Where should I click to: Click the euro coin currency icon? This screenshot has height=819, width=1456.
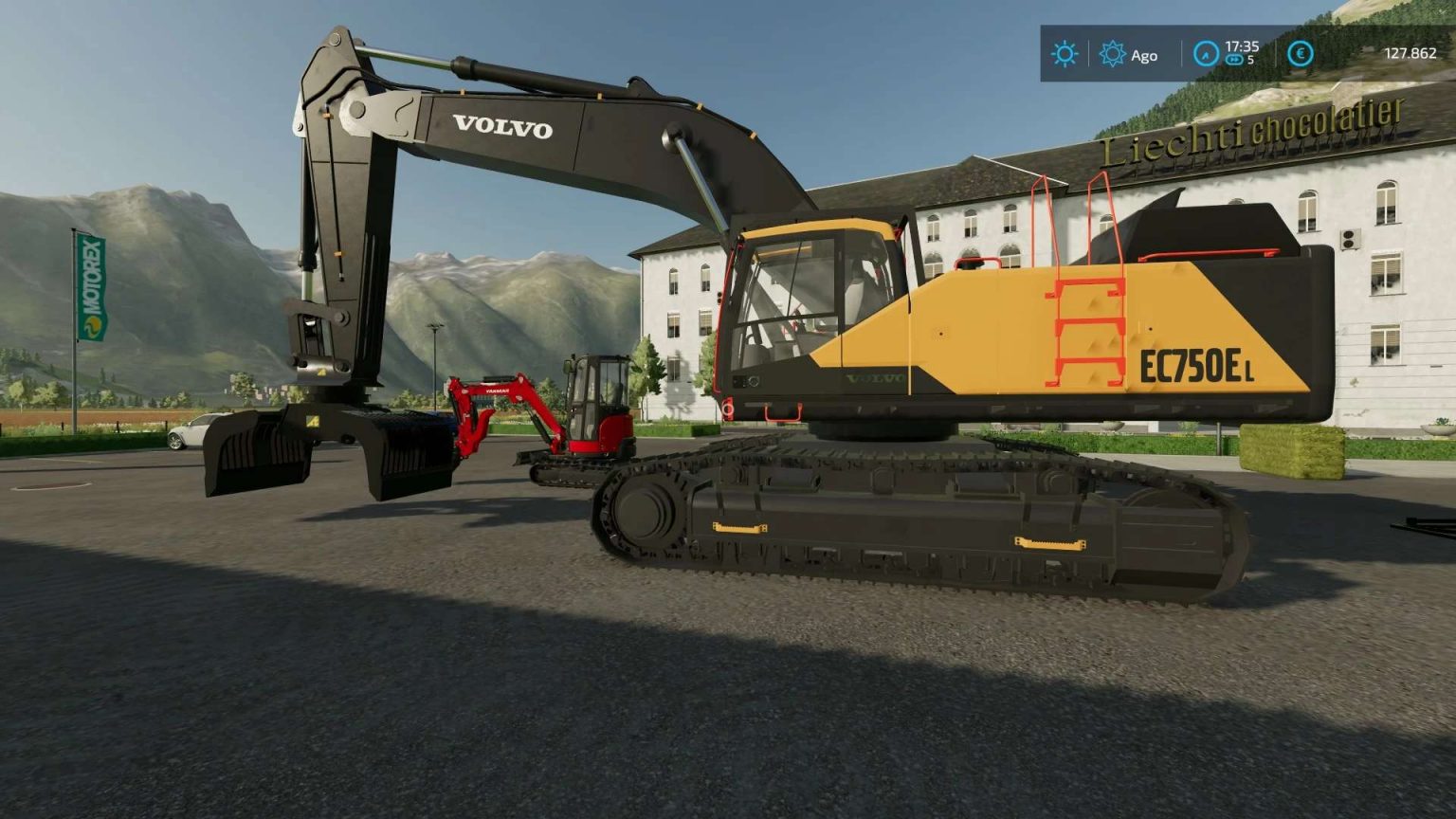(1301, 54)
